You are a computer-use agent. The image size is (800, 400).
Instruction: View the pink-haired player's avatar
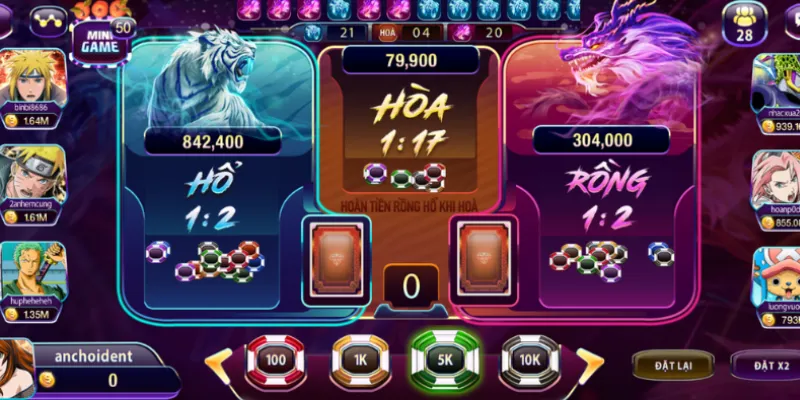pos(778,177)
